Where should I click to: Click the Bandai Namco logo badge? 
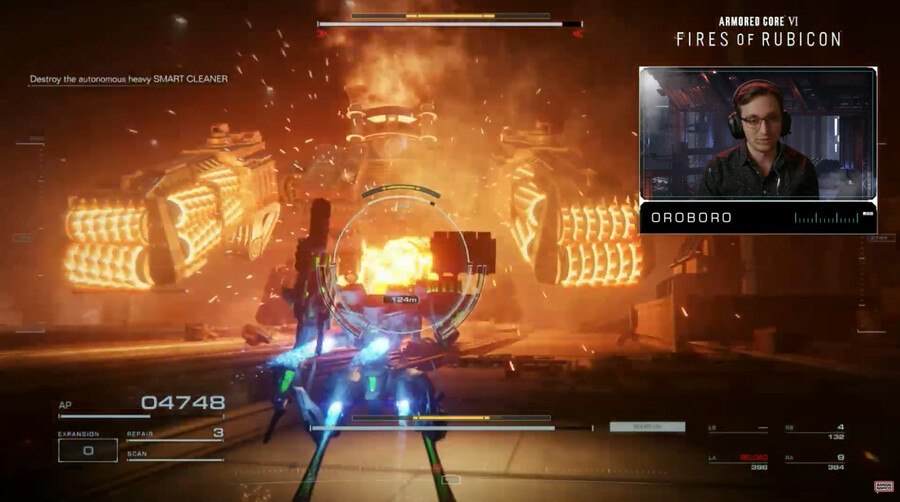(883, 487)
